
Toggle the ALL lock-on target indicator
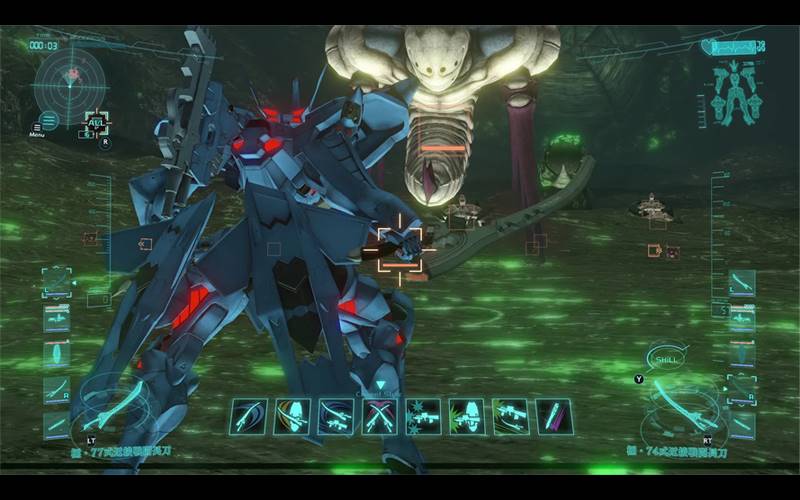point(96,124)
